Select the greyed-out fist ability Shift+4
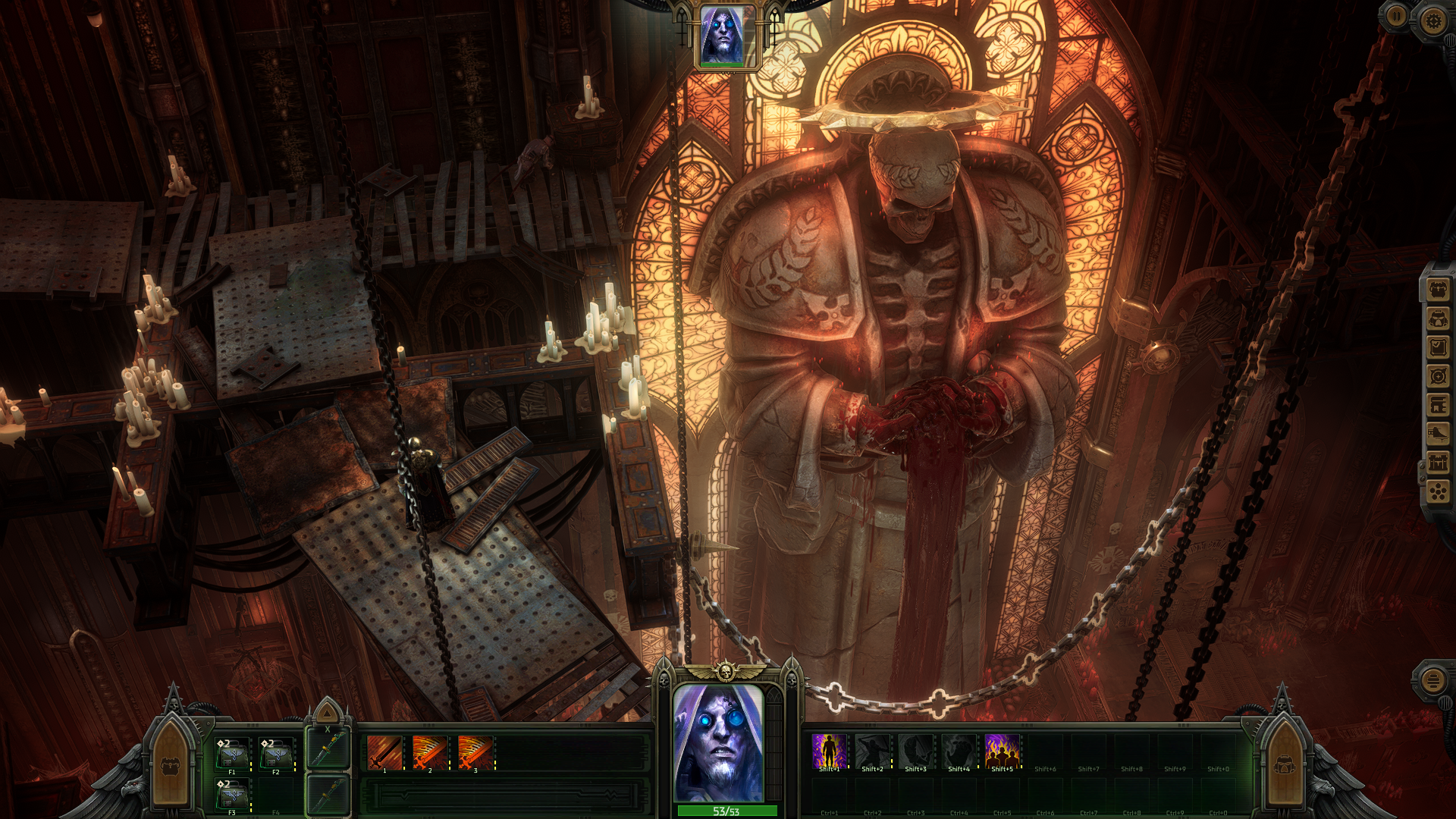The width and height of the screenshot is (1456, 819). pos(959,752)
